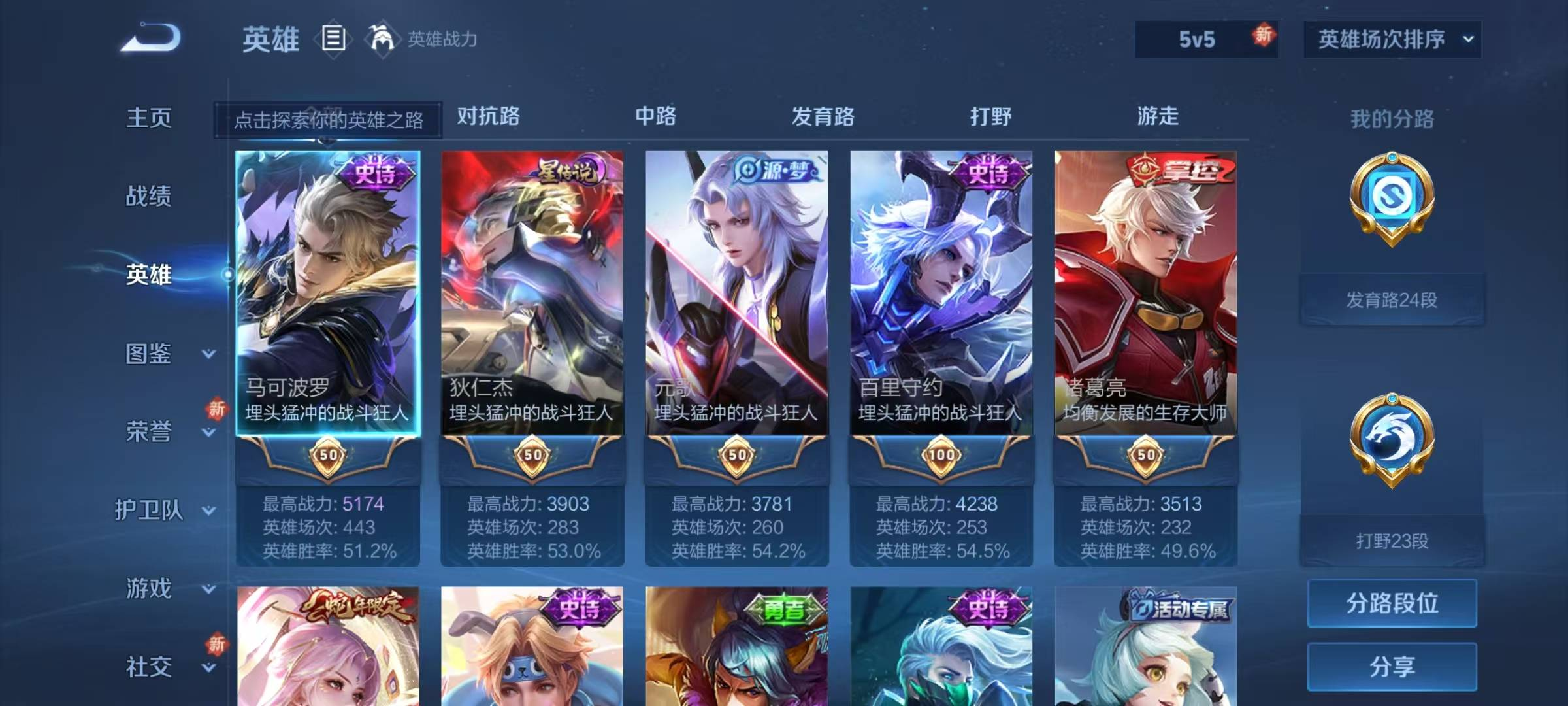
Task: Click the 分路段位 button
Action: coord(1392,603)
